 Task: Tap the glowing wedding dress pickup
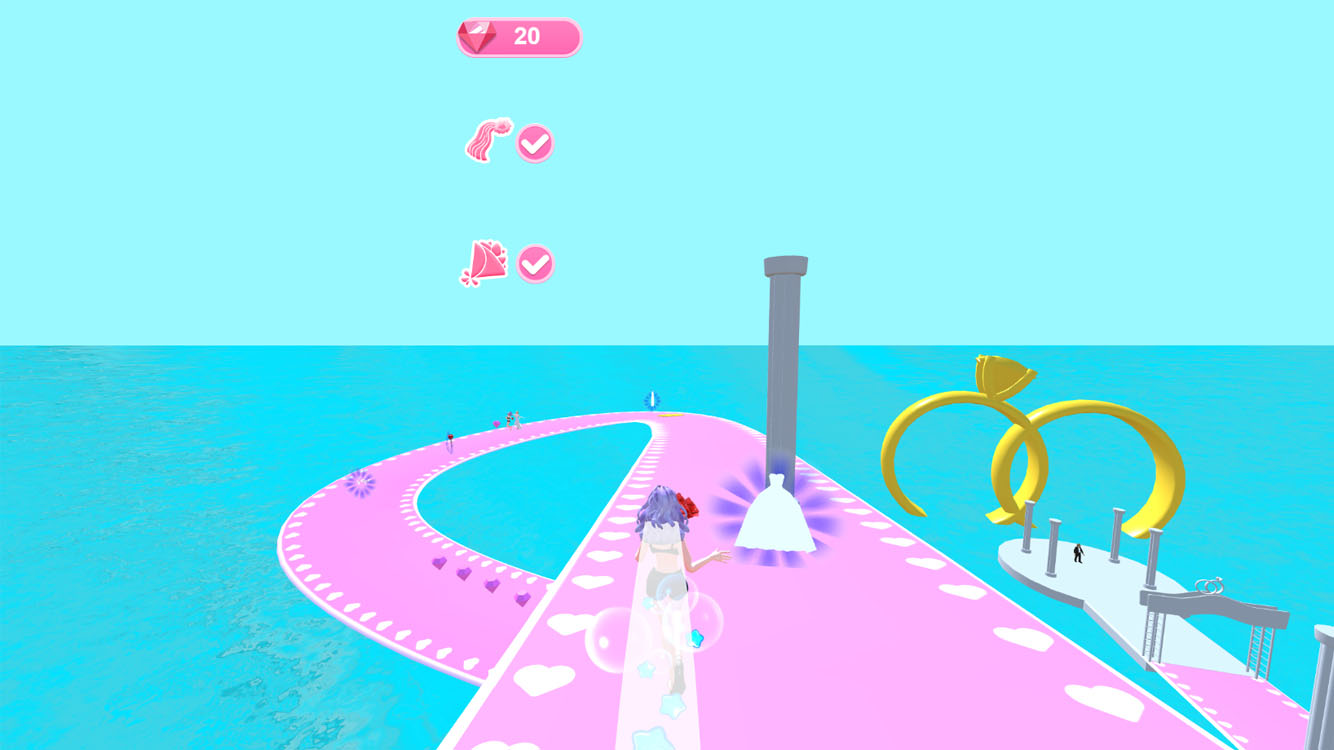pos(775,516)
